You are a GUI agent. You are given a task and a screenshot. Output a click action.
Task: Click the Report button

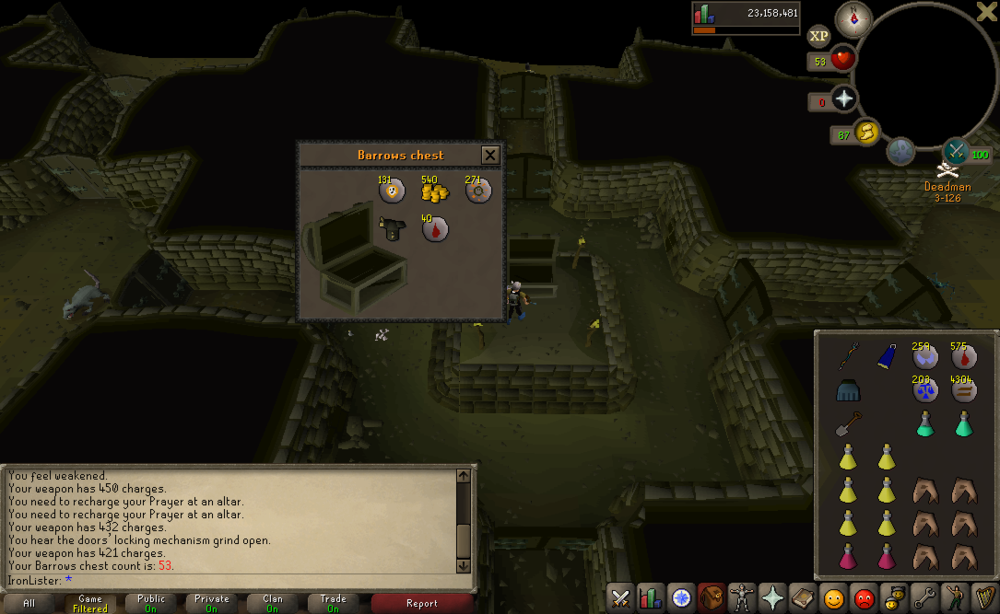[421, 603]
